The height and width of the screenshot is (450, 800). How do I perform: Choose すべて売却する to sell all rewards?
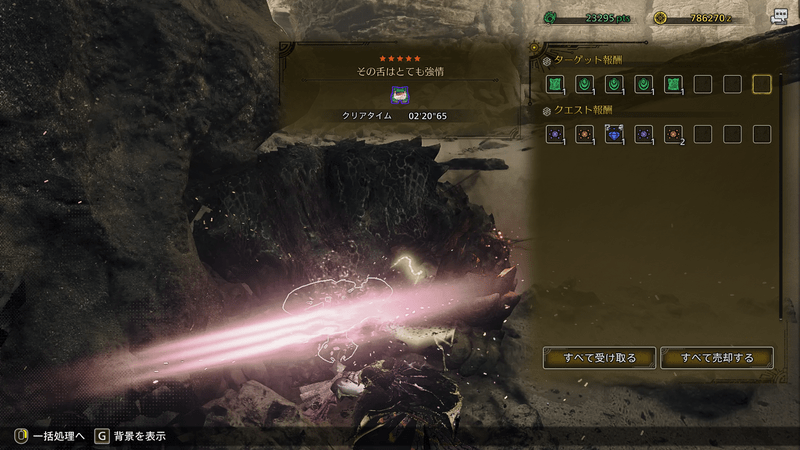point(717,357)
